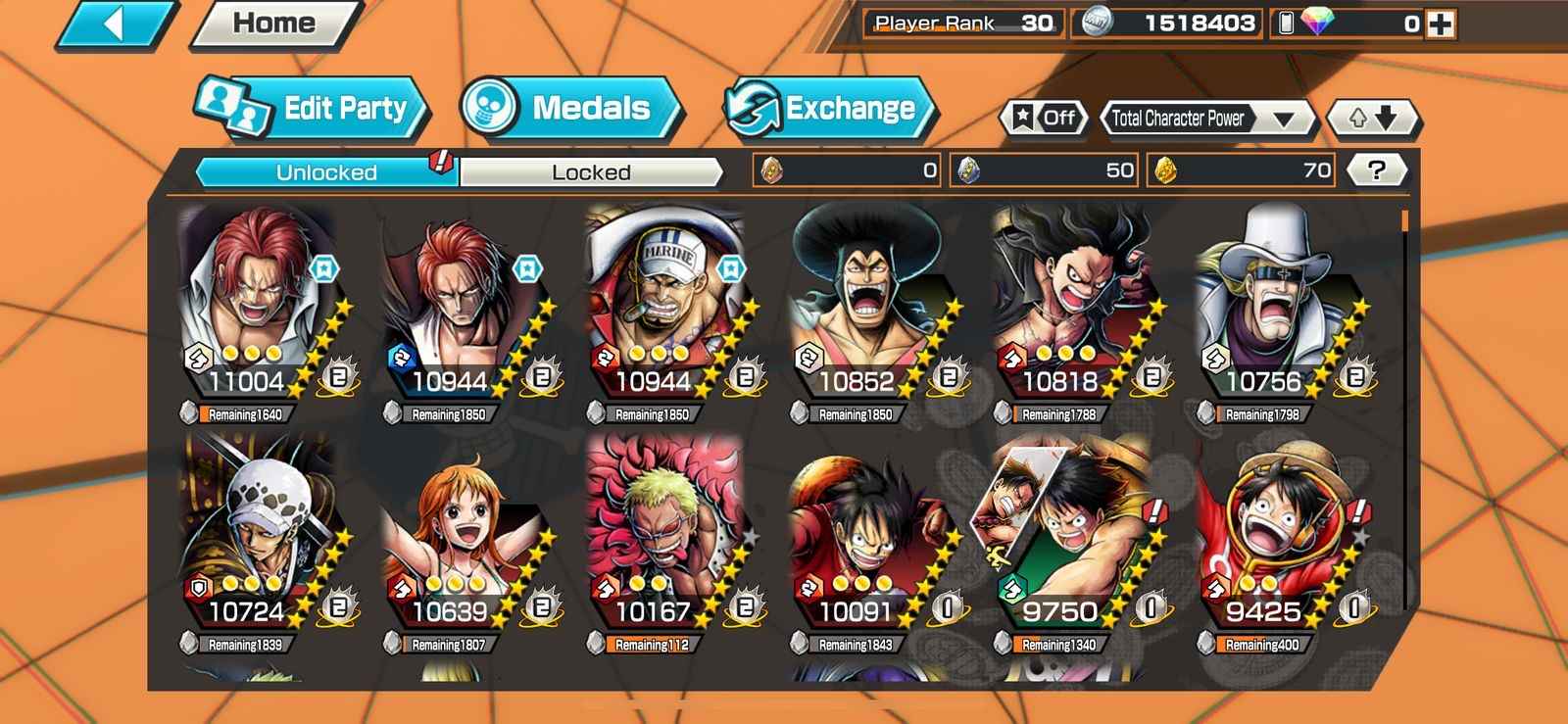1568x724 pixels.
Task: Open the Exchange menu
Action: point(829,108)
